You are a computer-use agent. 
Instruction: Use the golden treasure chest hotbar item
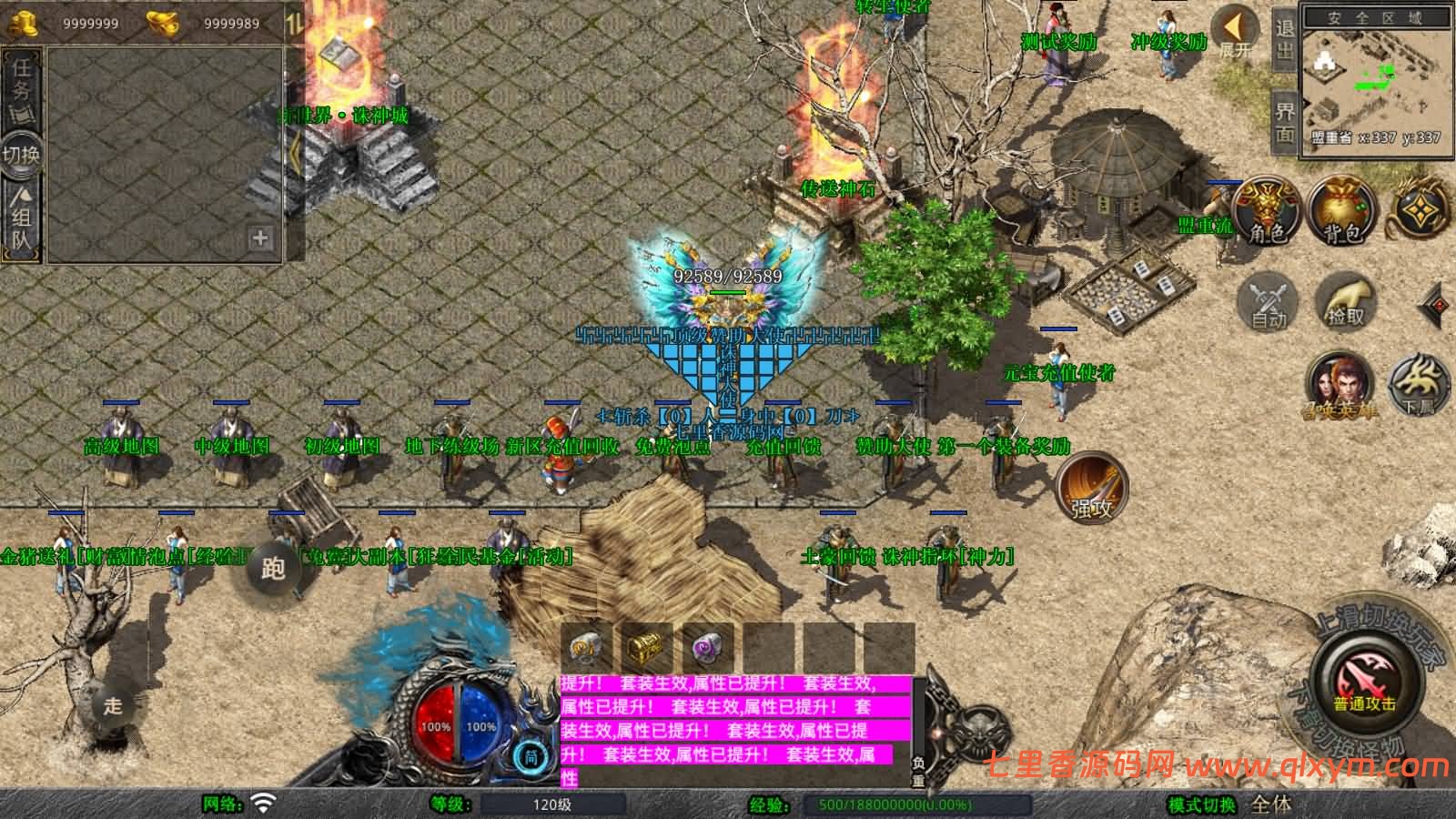tap(646, 648)
